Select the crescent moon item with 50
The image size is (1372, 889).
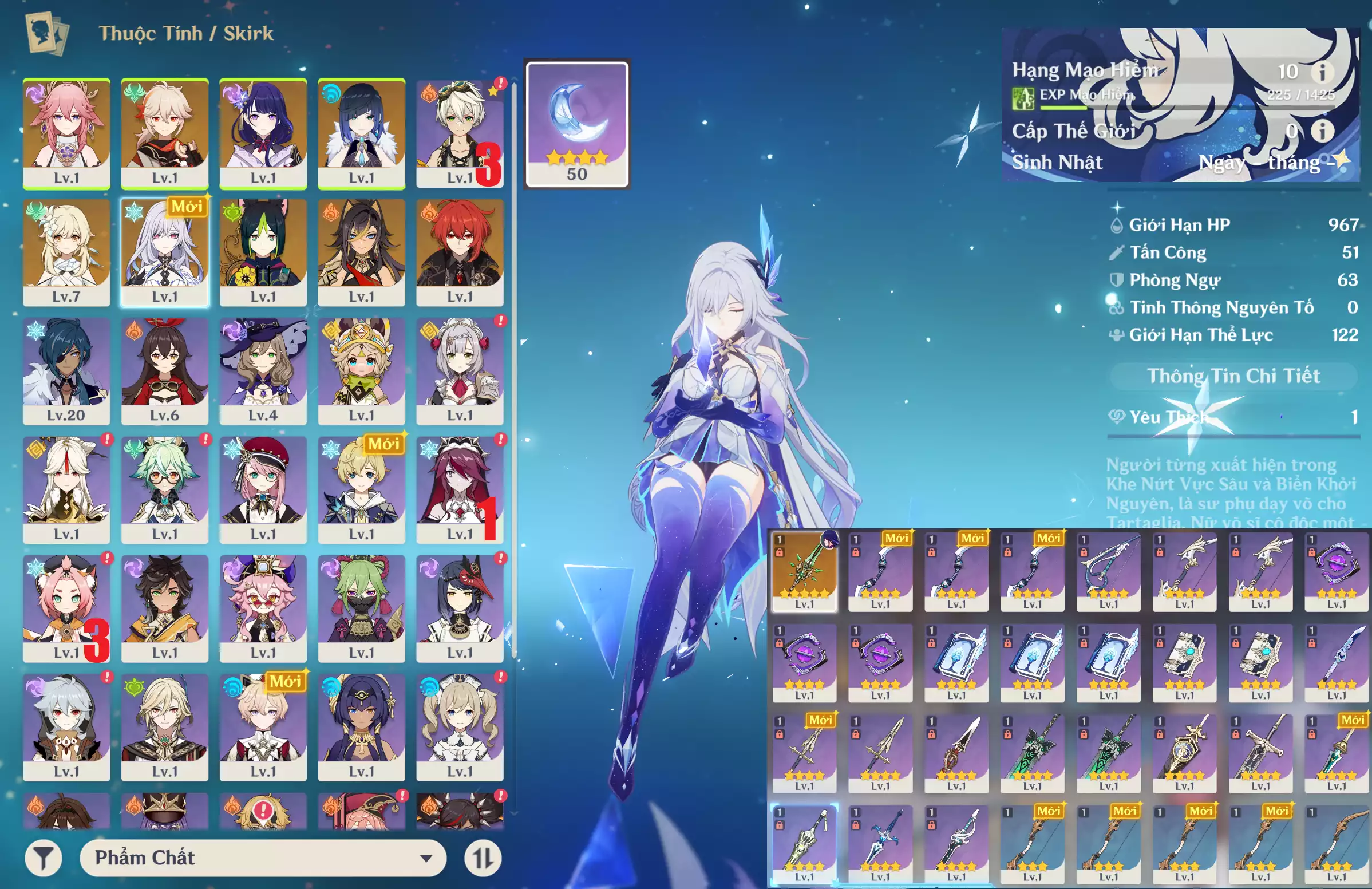point(576,124)
